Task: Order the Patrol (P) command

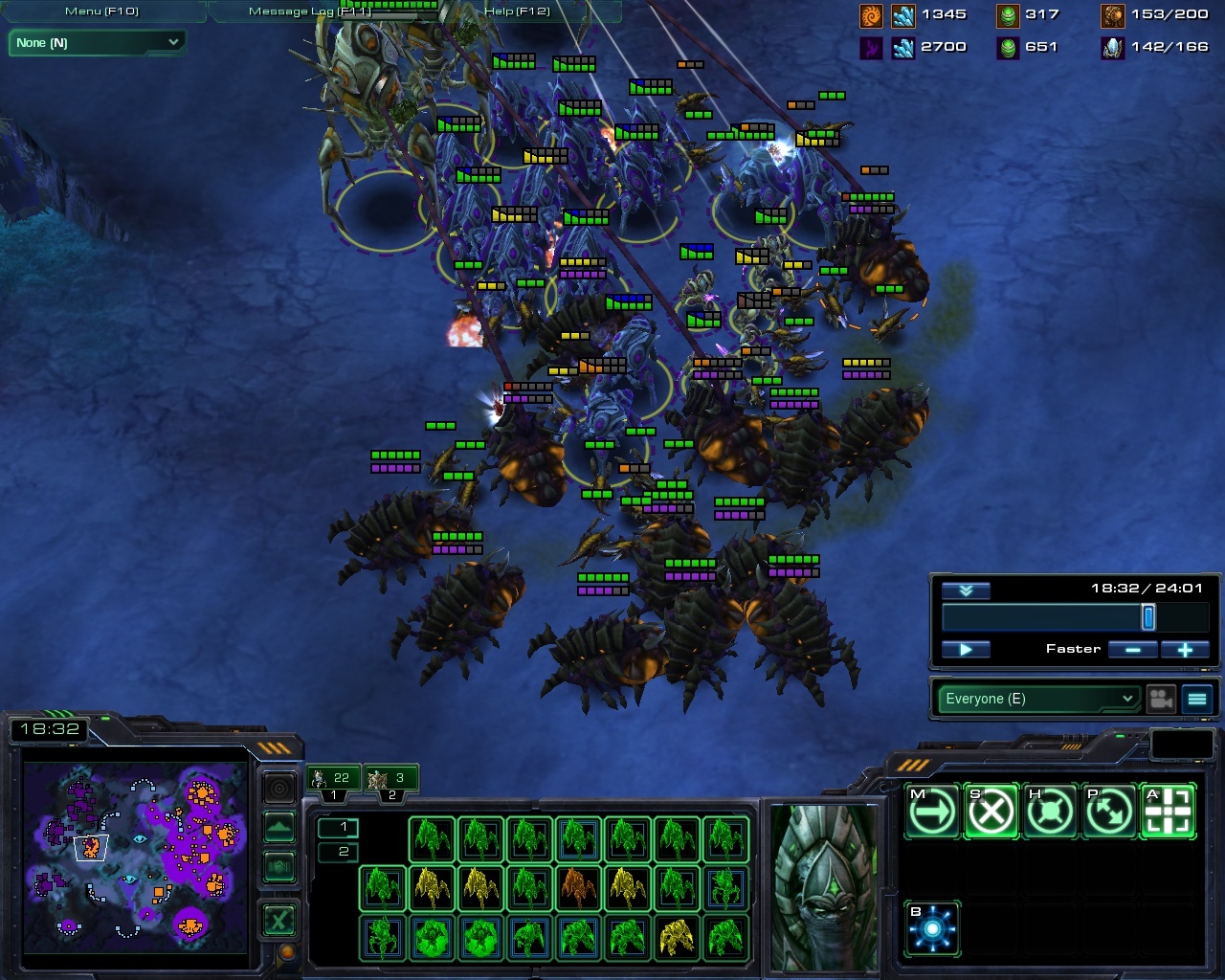Action: pyautogui.click(x=1109, y=810)
